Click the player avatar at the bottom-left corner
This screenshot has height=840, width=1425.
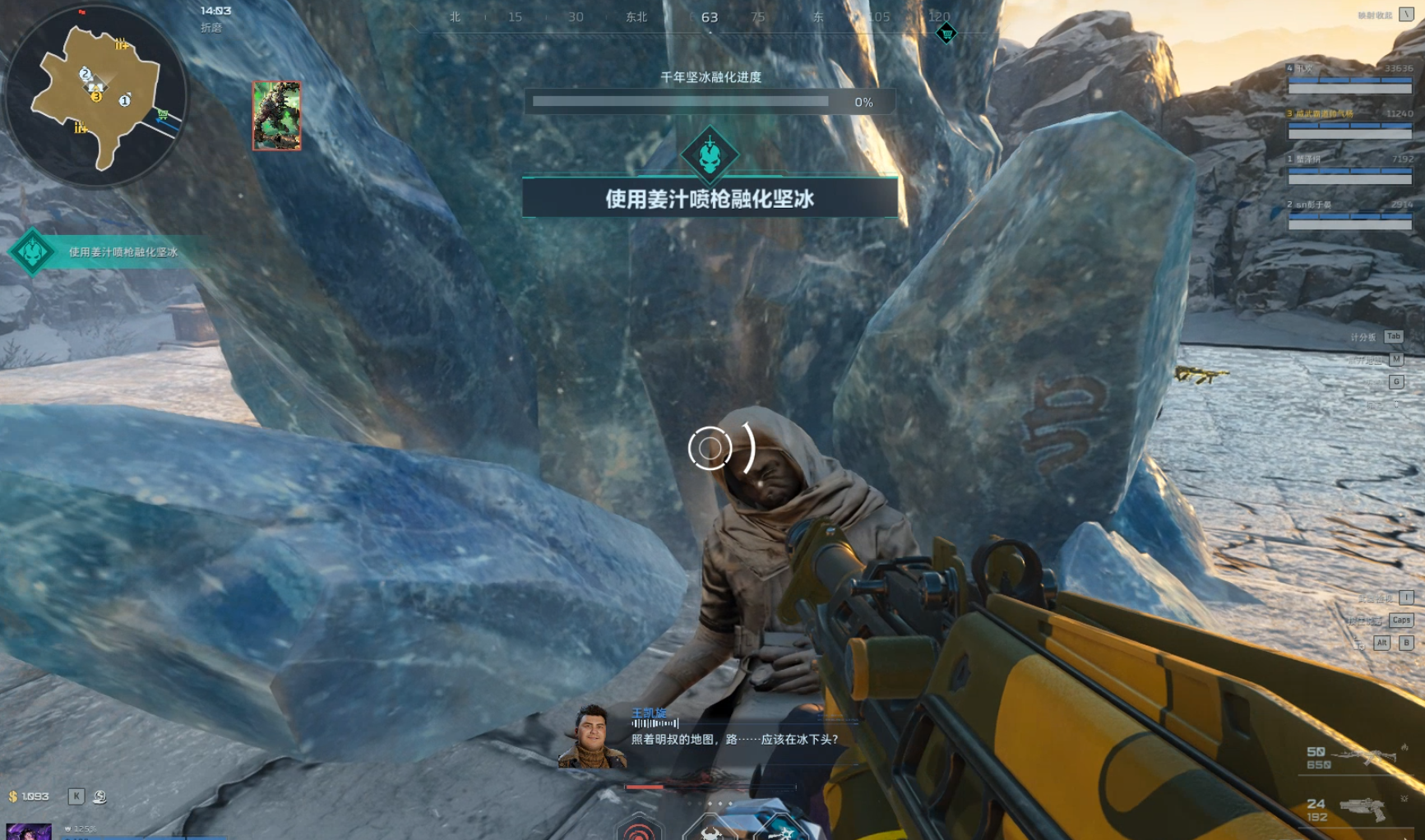point(29,831)
